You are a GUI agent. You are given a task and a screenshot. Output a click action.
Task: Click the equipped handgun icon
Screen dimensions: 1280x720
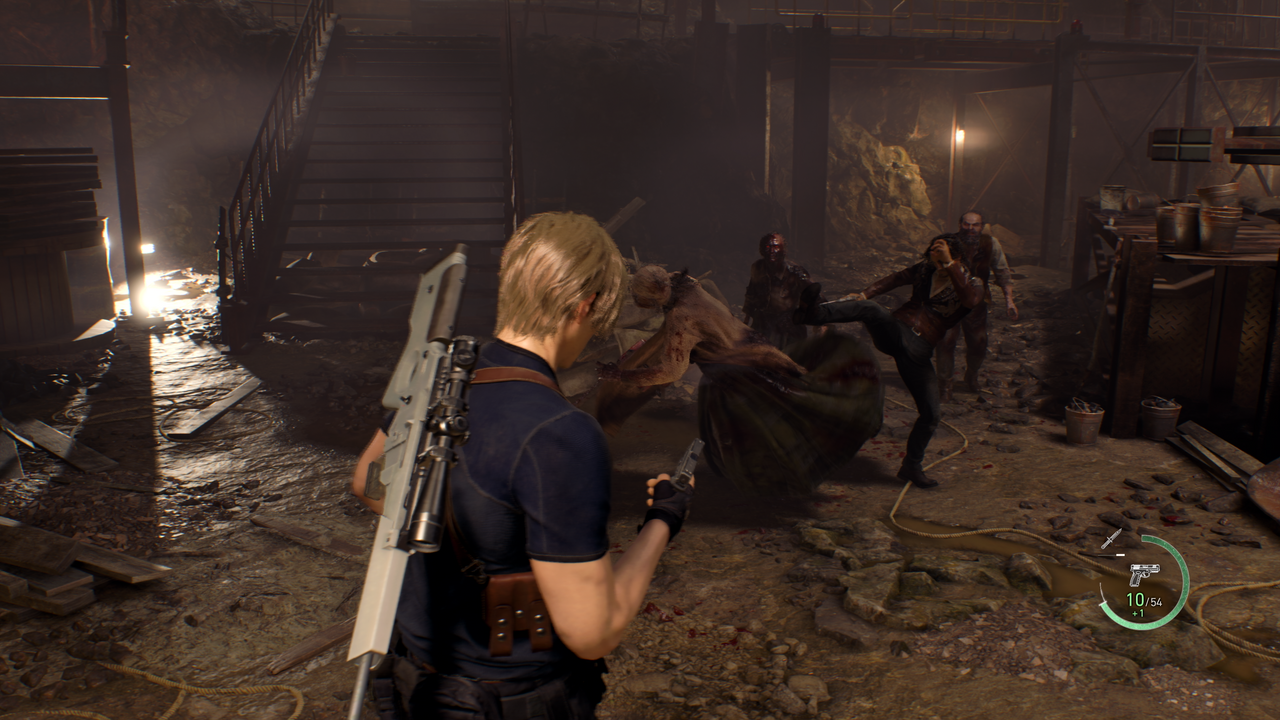1145,575
